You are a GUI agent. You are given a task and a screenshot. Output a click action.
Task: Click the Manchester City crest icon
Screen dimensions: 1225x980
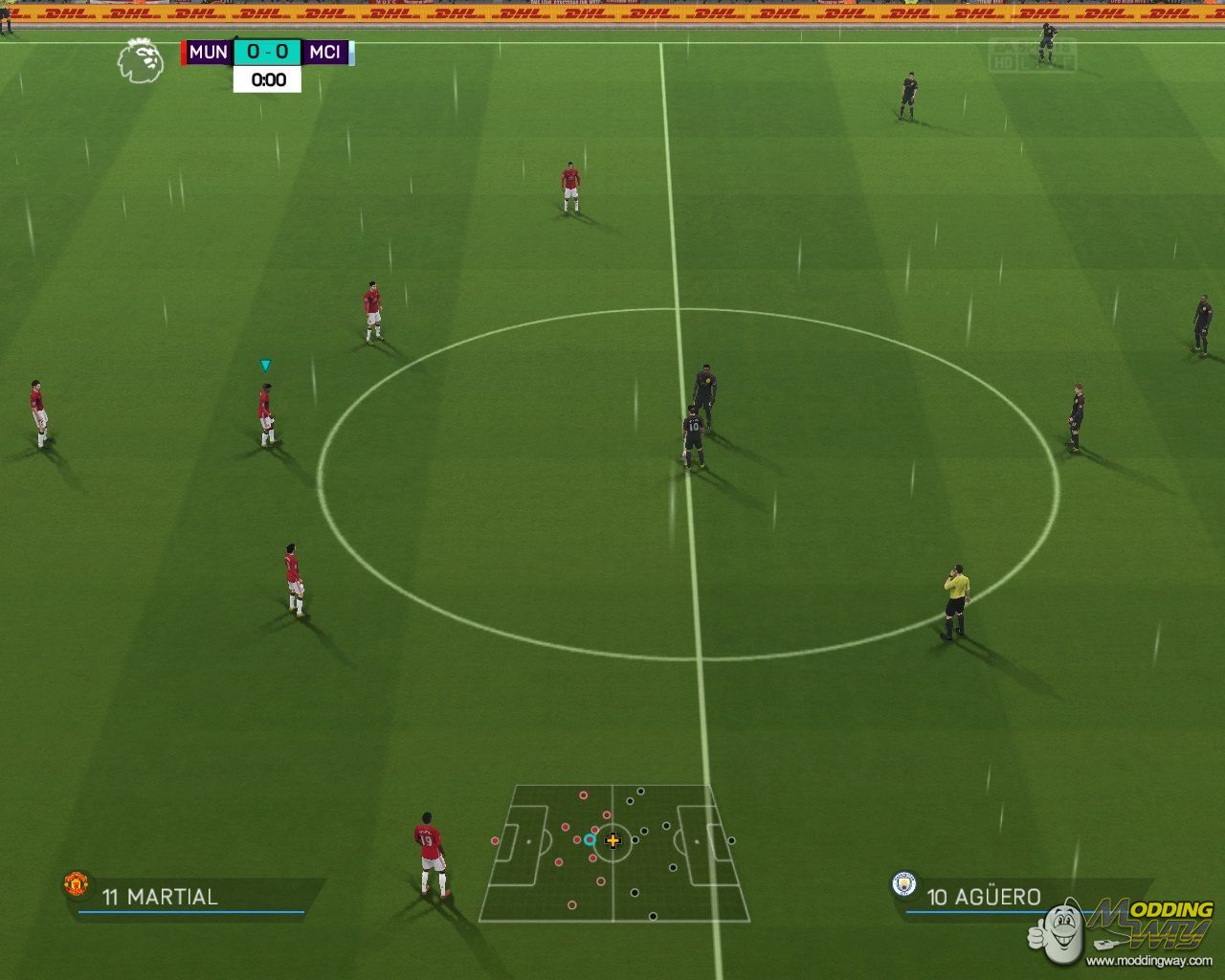click(903, 883)
